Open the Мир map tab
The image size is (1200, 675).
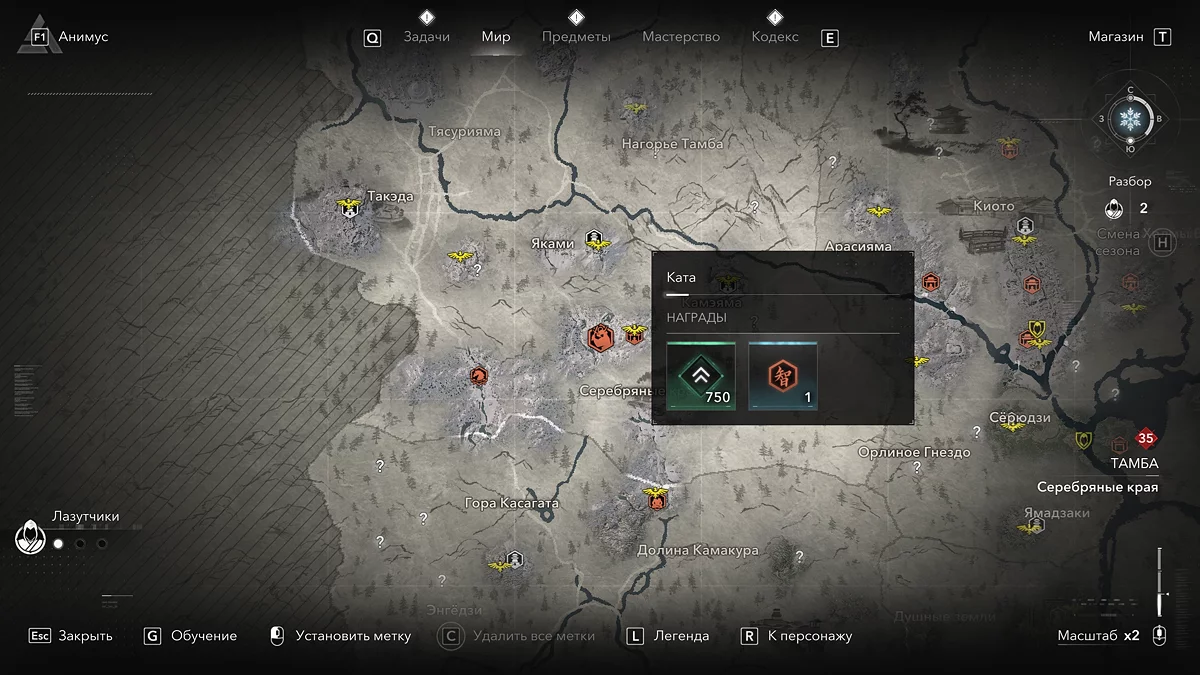tap(496, 37)
